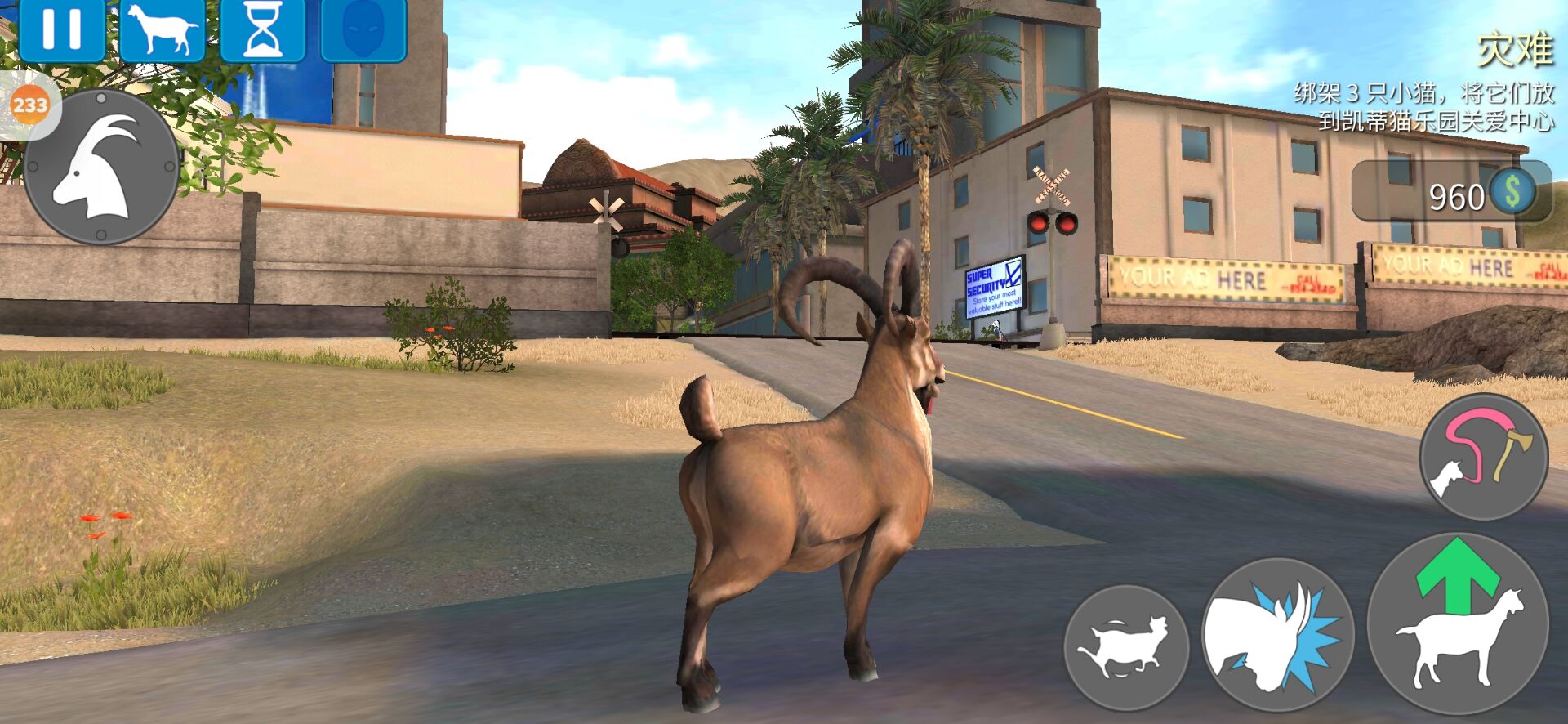Use the headbutt attack button
The image size is (1568, 724).
click(1276, 635)
